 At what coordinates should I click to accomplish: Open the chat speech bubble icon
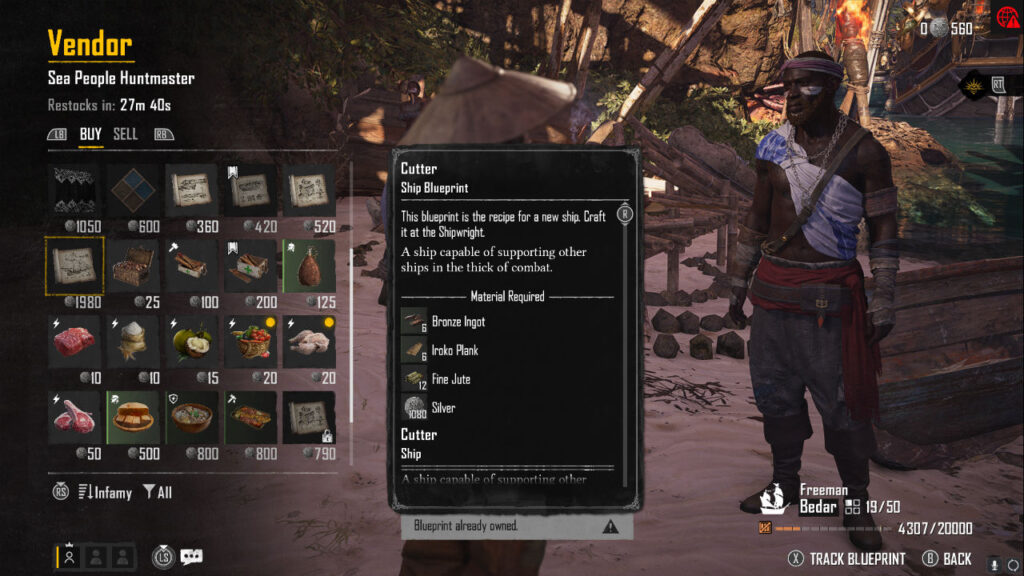click(x=191, y=557)
